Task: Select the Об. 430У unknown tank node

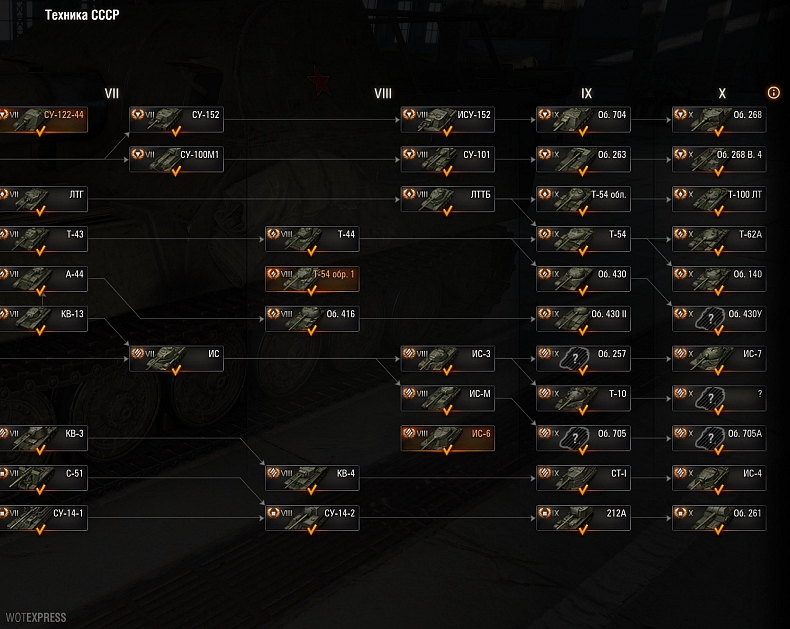Action: [x=719, y=319]
